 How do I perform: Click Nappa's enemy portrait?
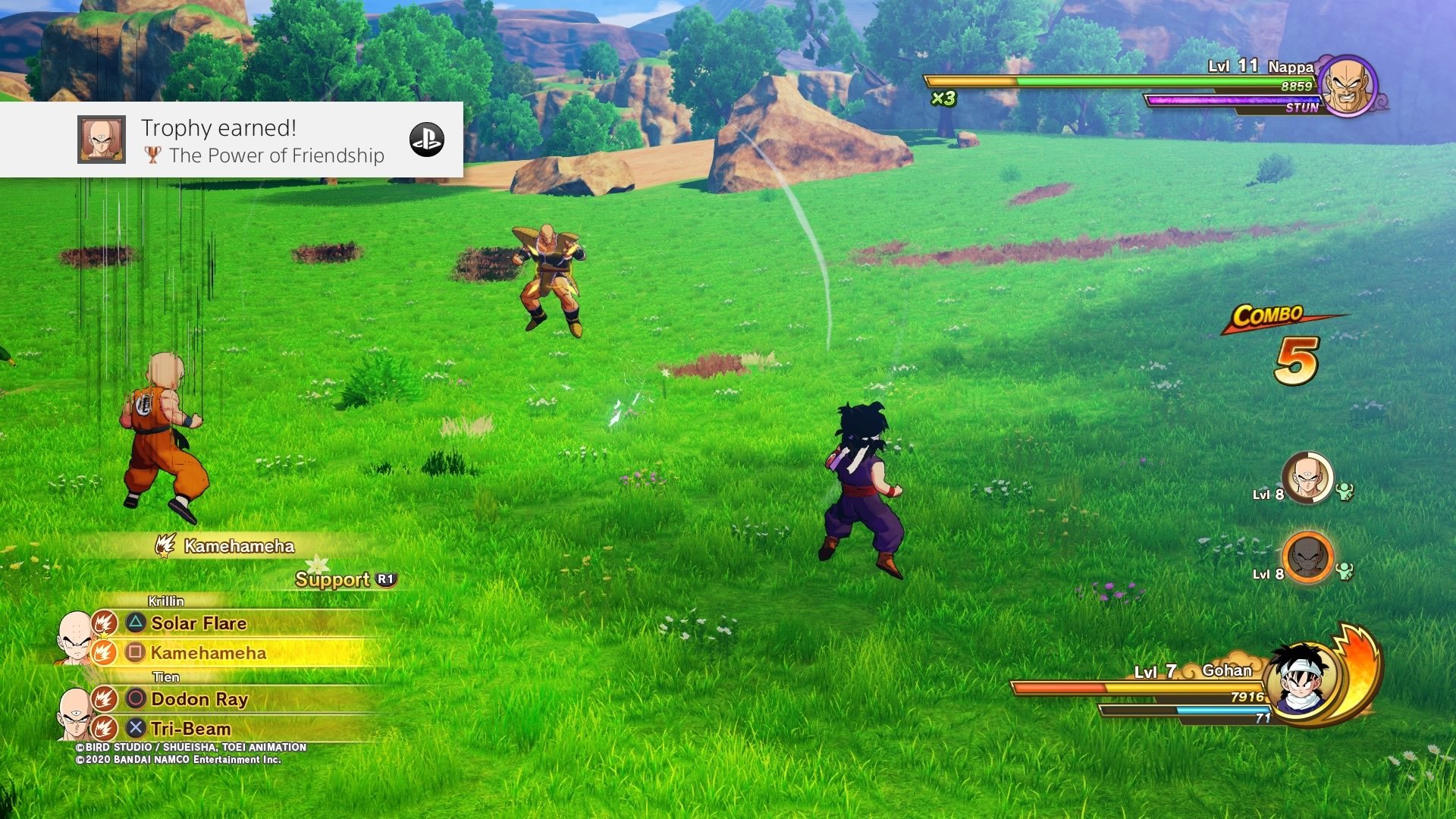click(1348, 86)
